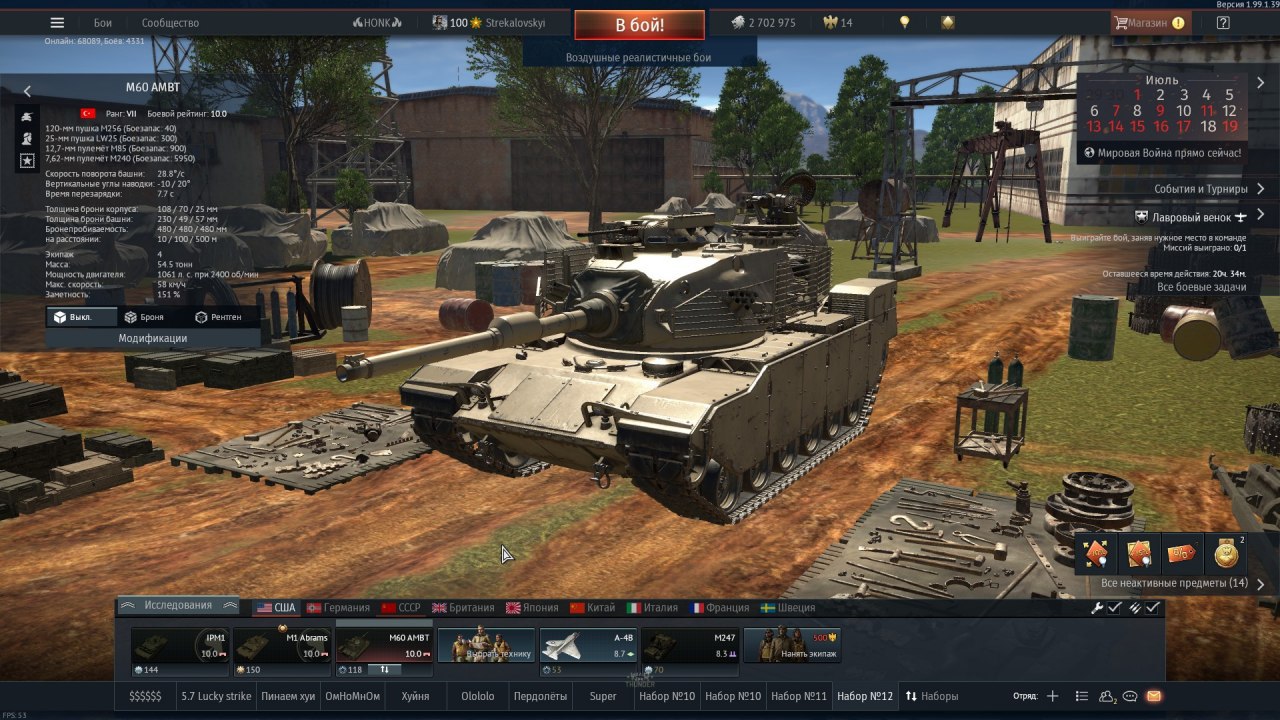The image size is (1280, 720).
Task: Select the СССР nation tab
Action: click(402, 608)
